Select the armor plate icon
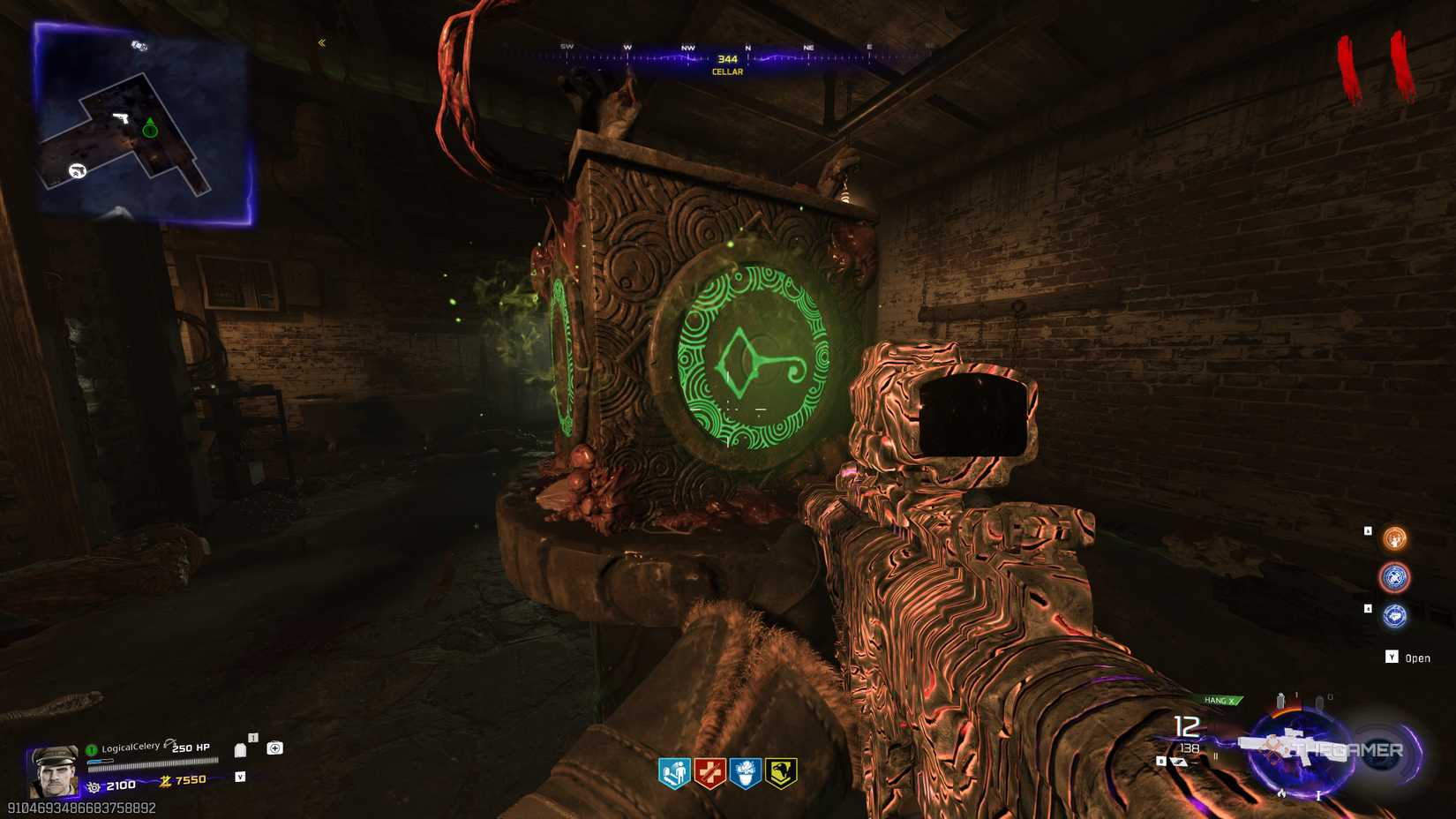1456x819 pixels. click(240, 751)
